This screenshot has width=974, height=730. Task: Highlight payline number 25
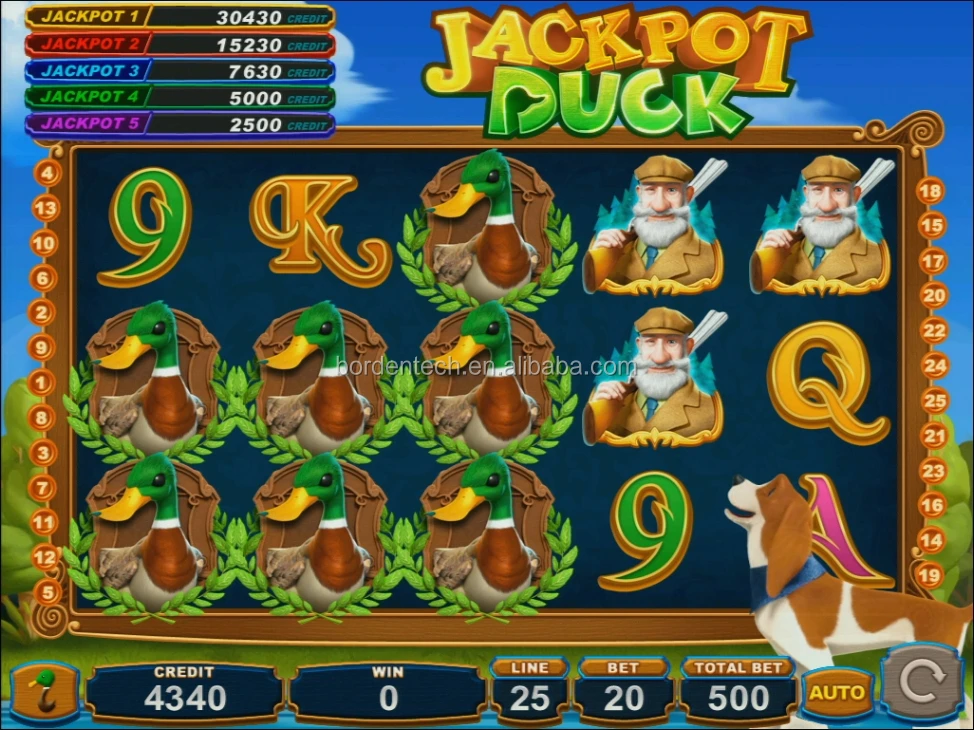coord(934,401)
